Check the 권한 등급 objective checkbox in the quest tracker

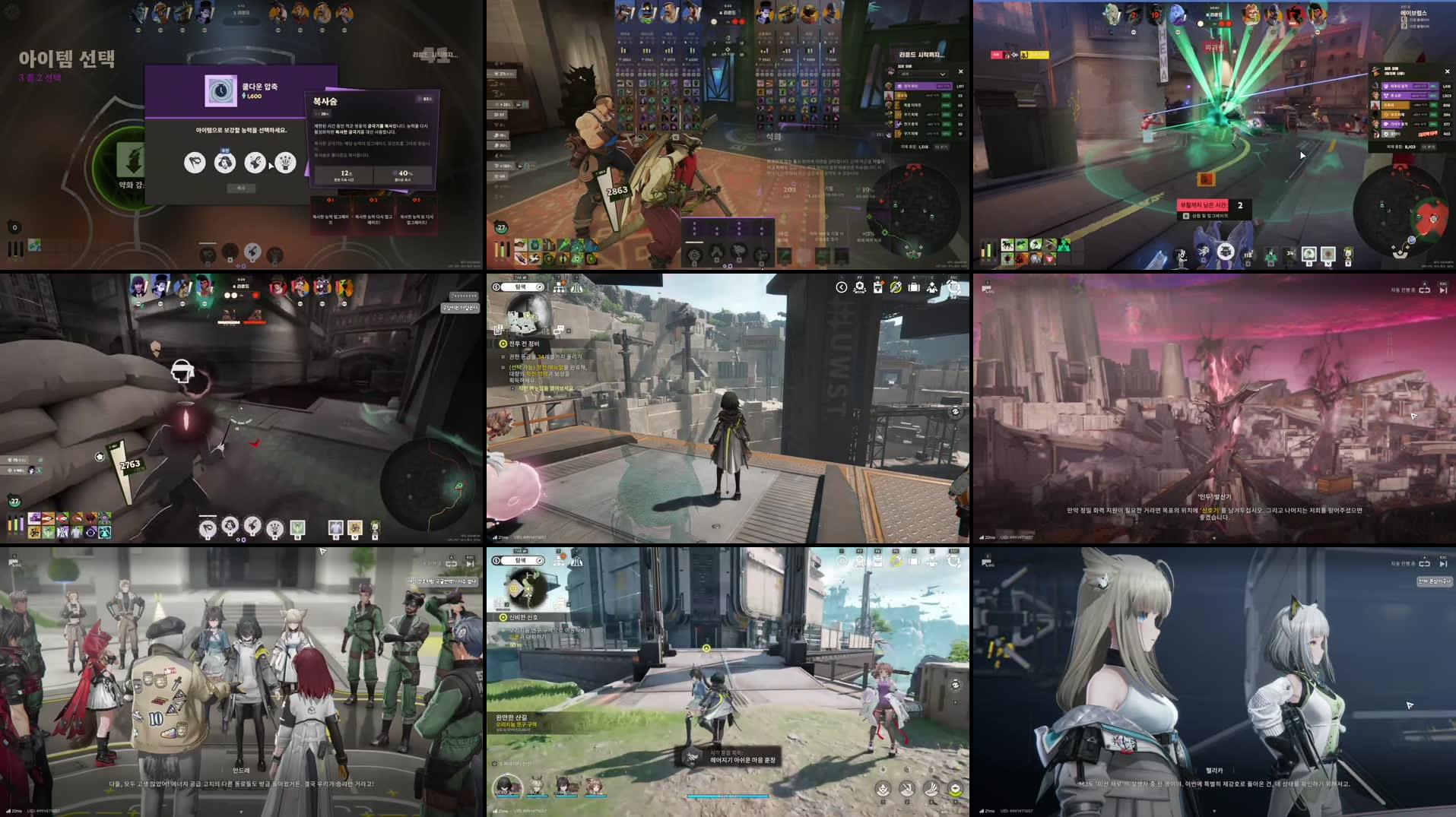click(503, 356)
